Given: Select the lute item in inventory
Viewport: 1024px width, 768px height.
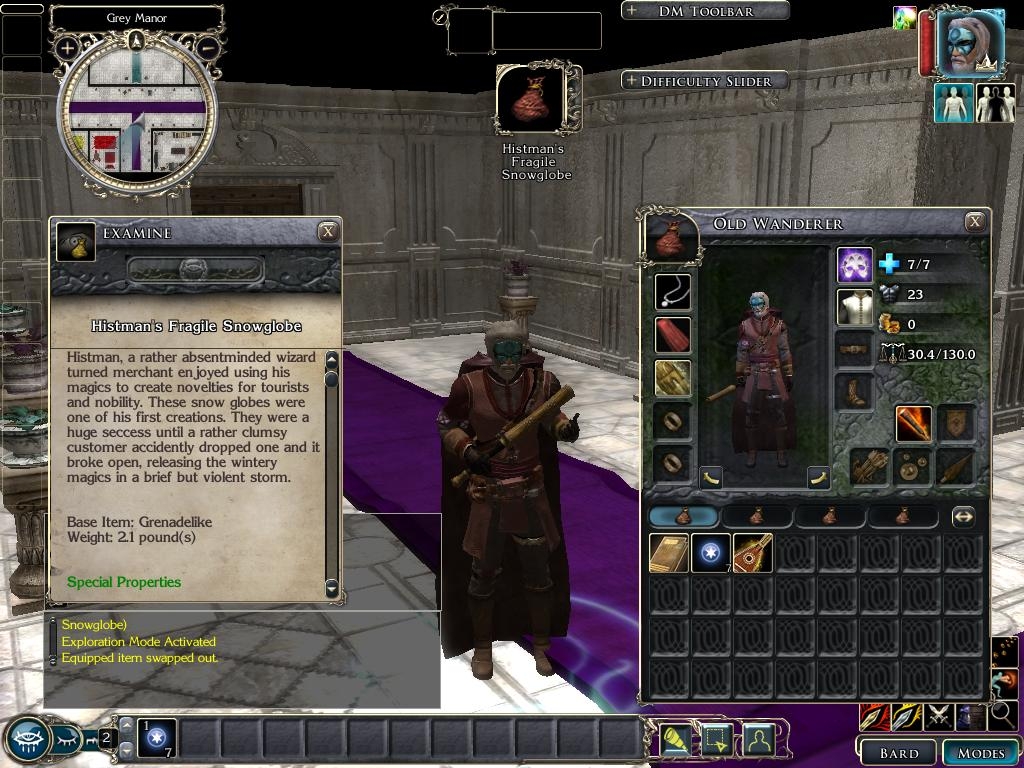Looking at the screenshot, I should pos(752,553).
